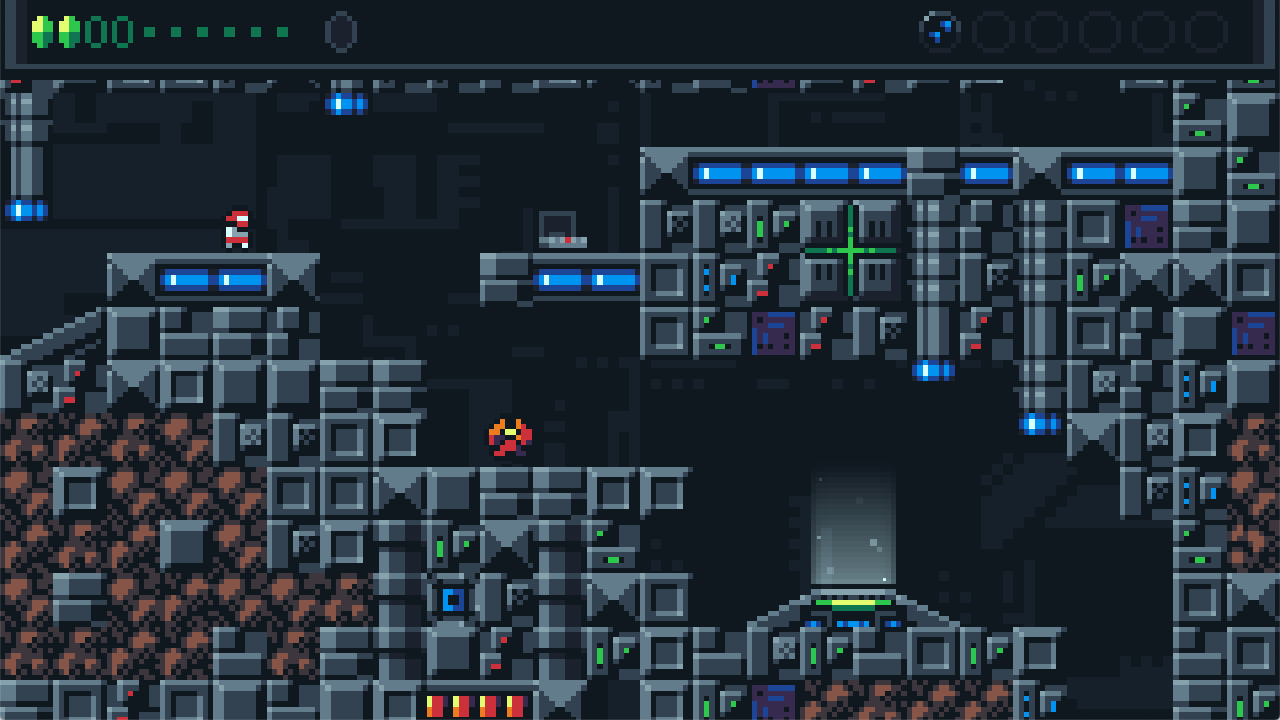Toggle the small wall monitor above the platform
The height and width of the screenshot is (720, 1280).
click(x=557, y=228)
